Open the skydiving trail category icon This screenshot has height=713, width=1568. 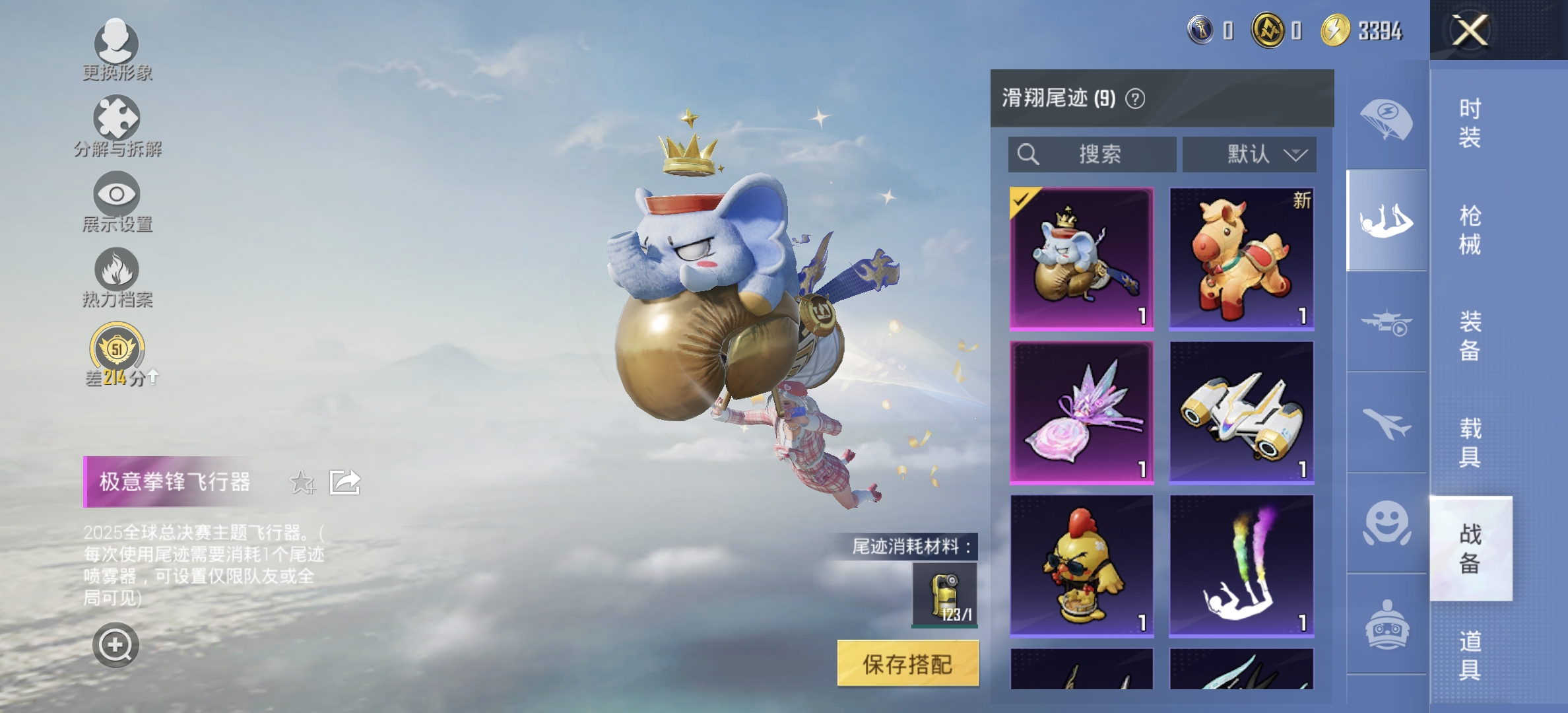[x=1387, y=218]
